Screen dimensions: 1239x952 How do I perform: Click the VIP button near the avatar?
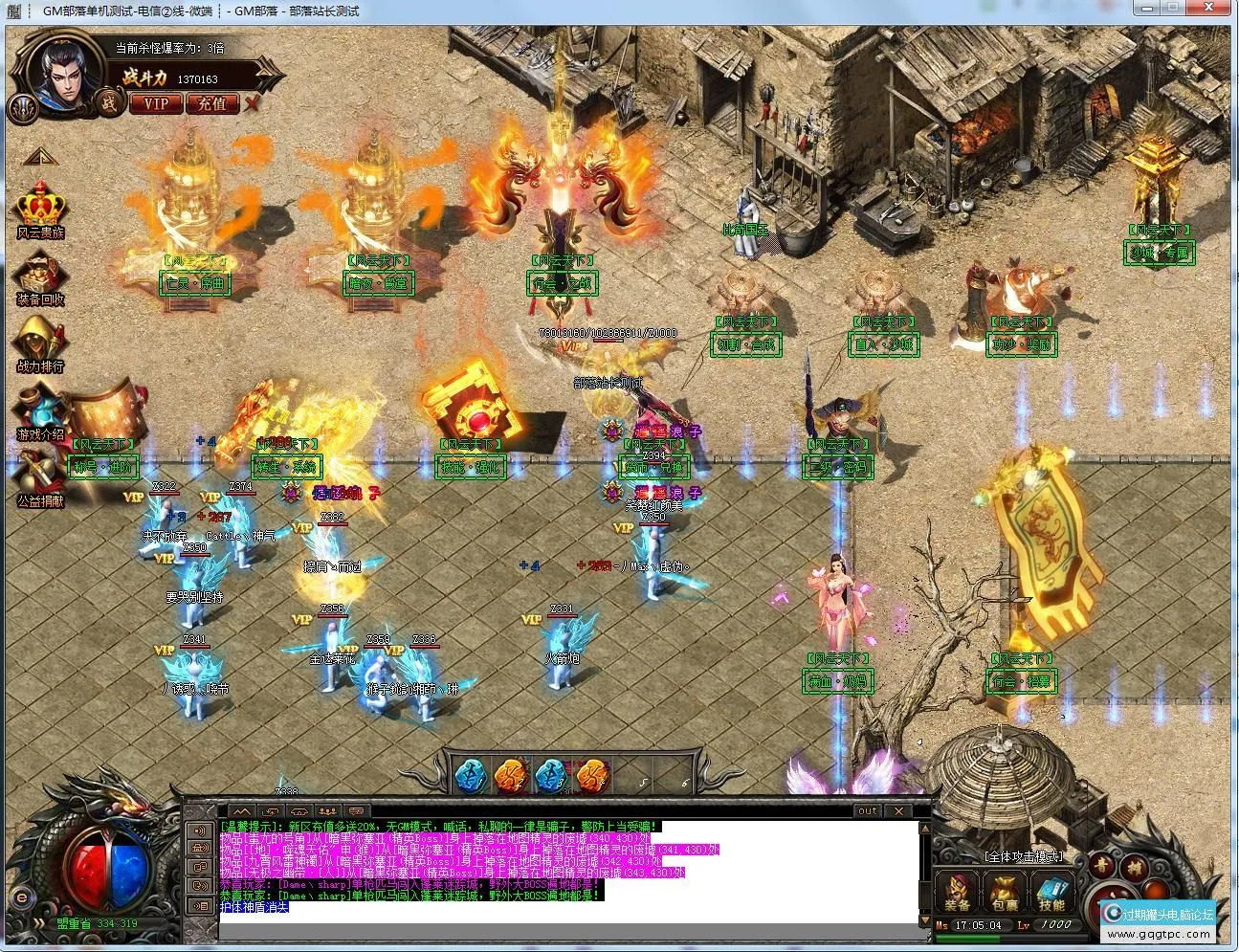(x=156, y=104)
